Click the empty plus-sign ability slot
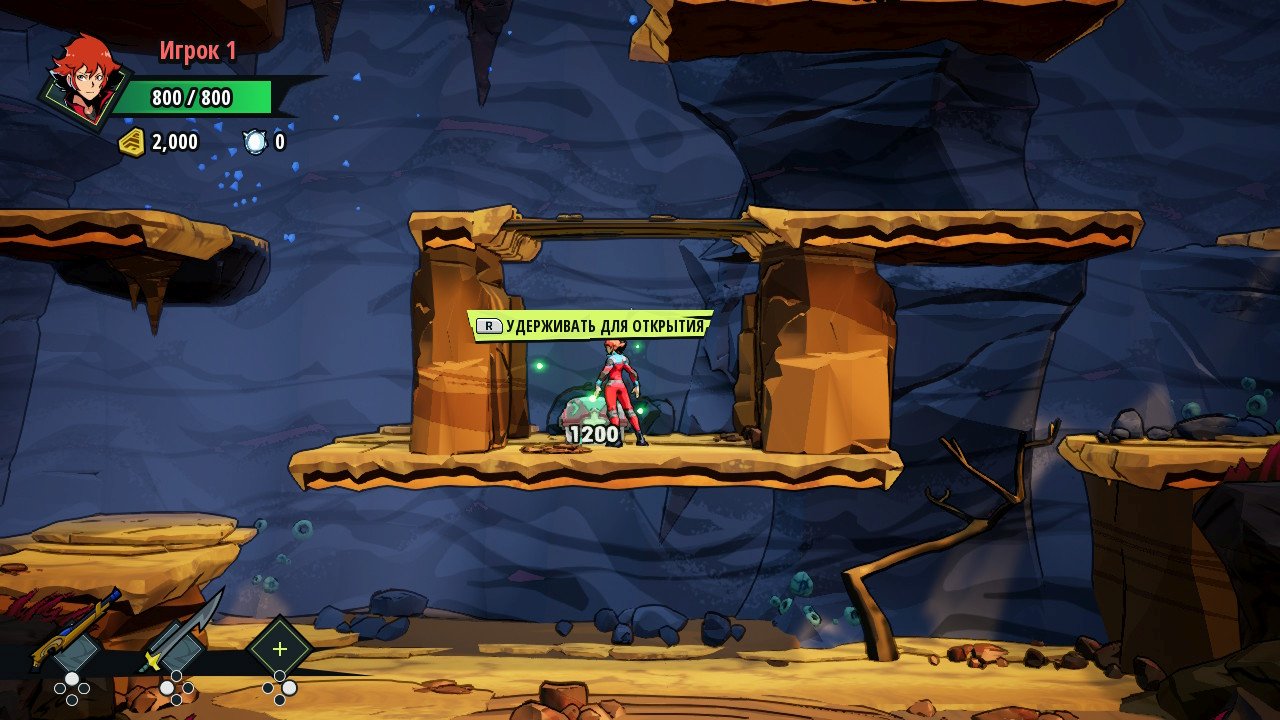Image resolution: width=1280 pixels, height=720 pixels. (280, 649)
